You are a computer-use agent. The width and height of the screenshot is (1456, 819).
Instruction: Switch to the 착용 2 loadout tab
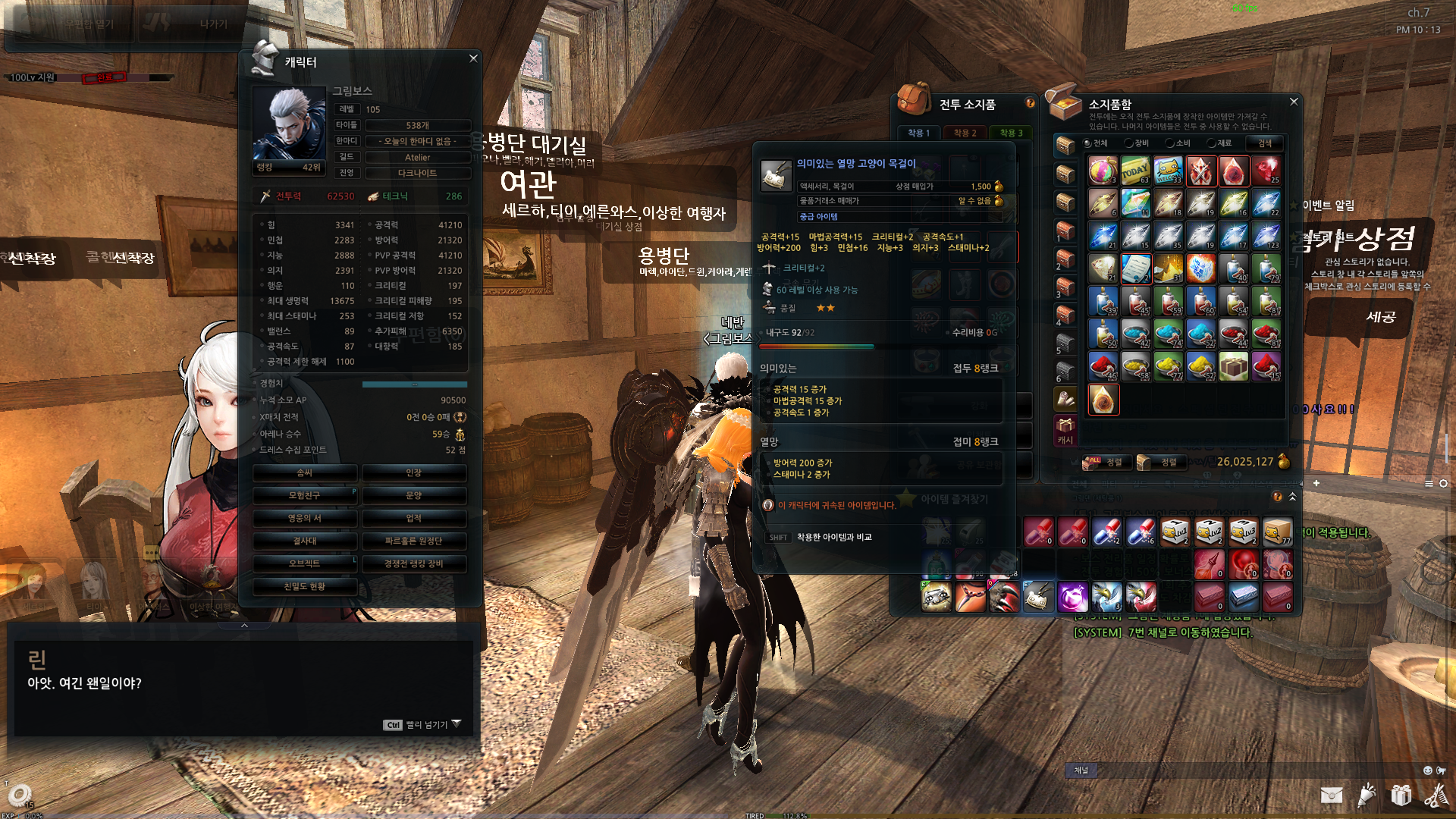pyautogui.click(x=965, y=133)
